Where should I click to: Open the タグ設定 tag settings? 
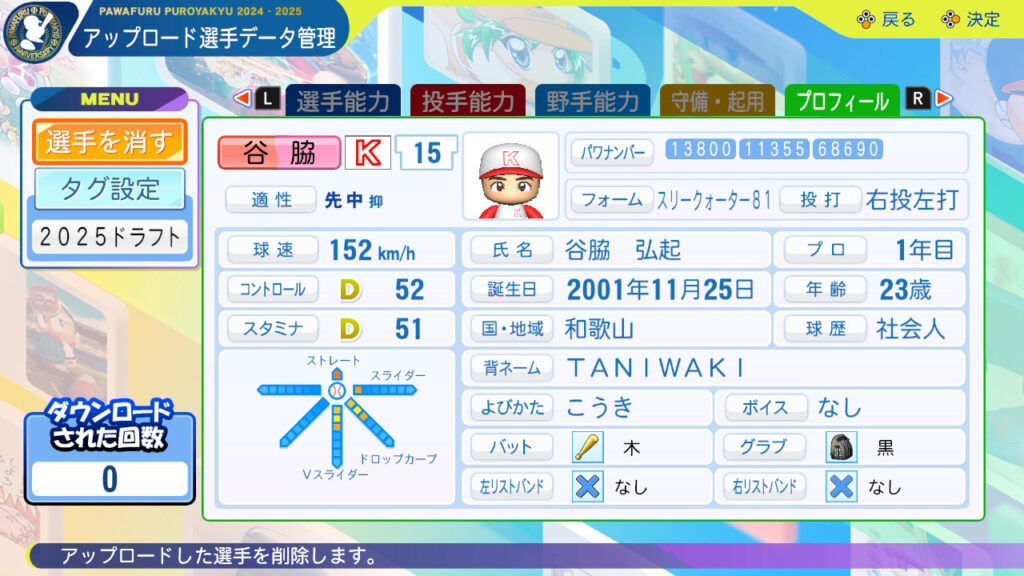click(x=110, y=188)
